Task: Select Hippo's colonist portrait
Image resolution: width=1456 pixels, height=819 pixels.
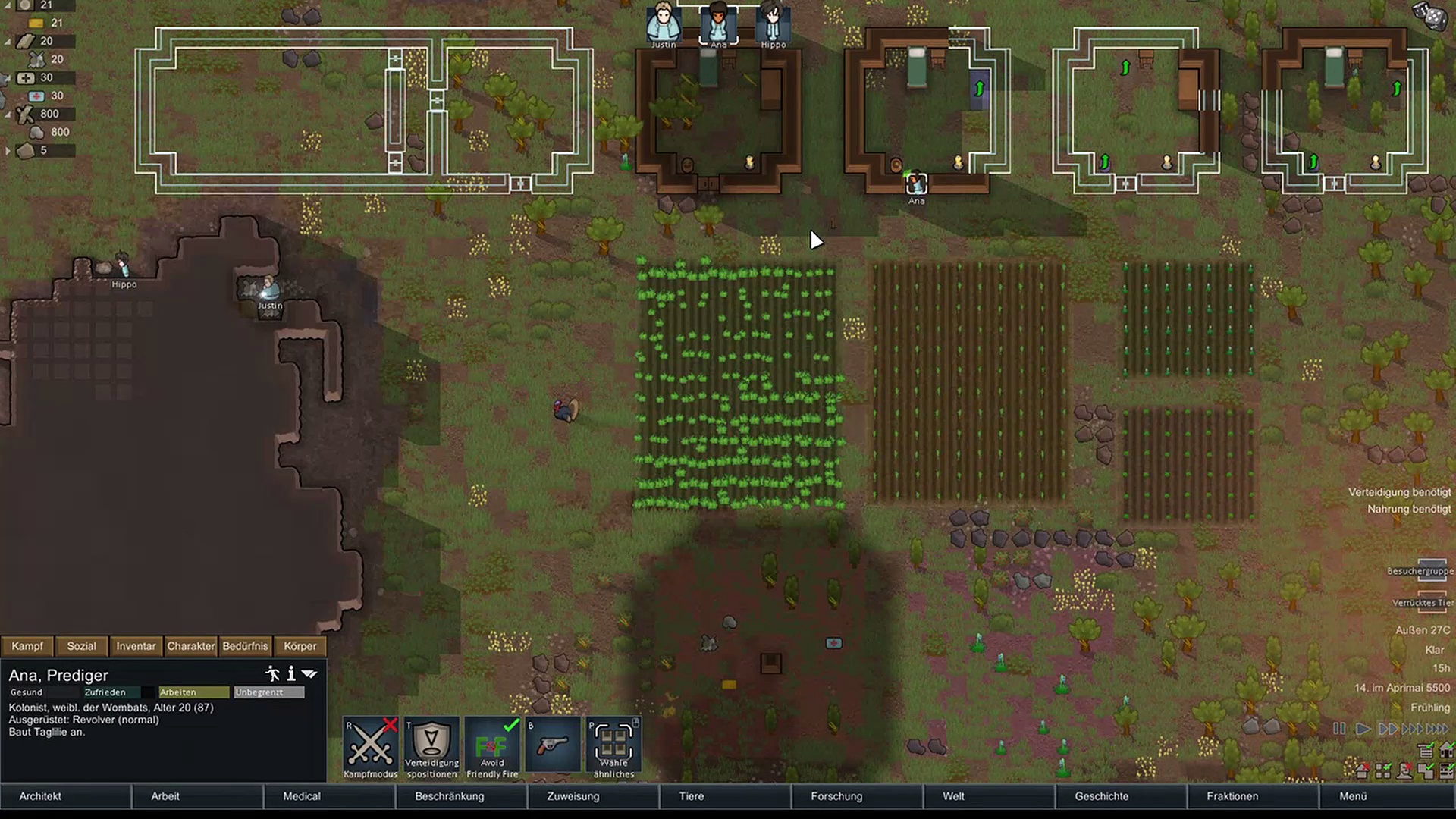Action: (773, 24)
